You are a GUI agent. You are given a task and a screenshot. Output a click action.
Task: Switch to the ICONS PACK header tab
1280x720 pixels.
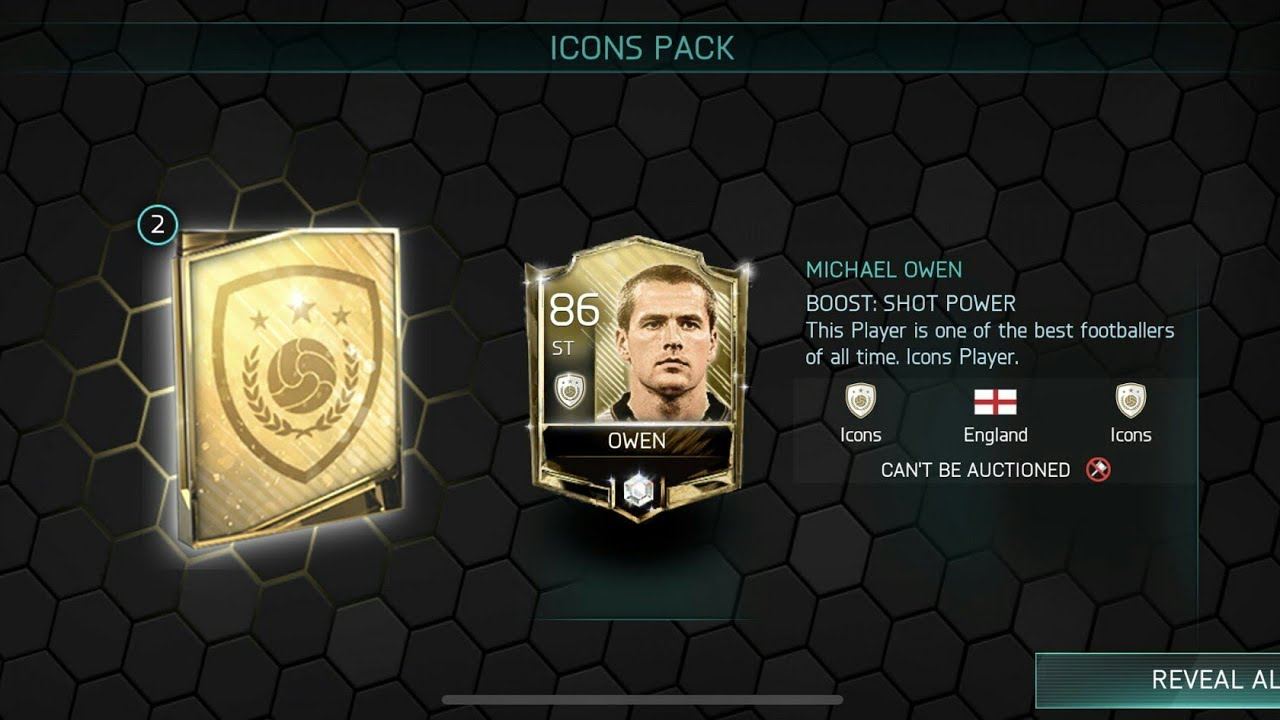point(640,46)
